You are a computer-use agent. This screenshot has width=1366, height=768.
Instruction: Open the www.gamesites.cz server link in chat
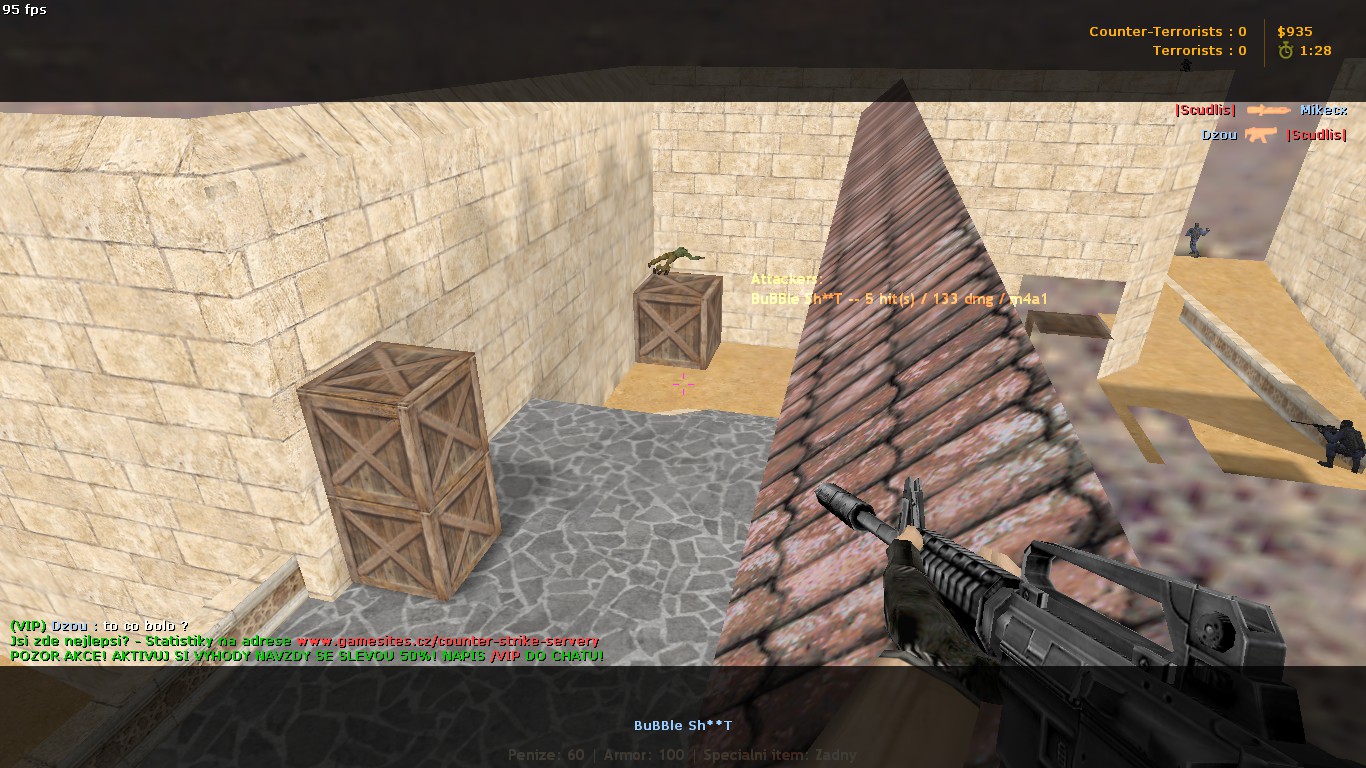447,641
